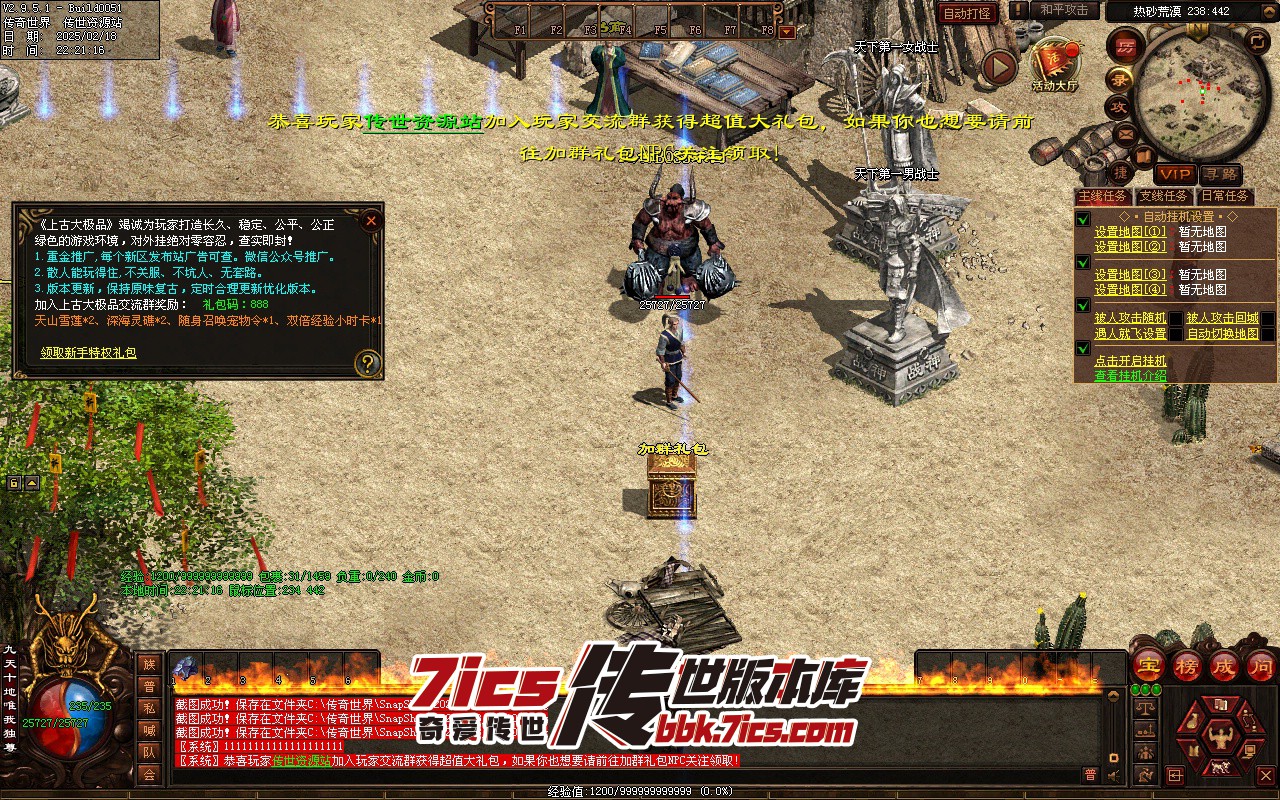The width and height of the screenshot is (1280, 800).
Task: Select the 设置地图[①] link
Action: click(1130, 232)
